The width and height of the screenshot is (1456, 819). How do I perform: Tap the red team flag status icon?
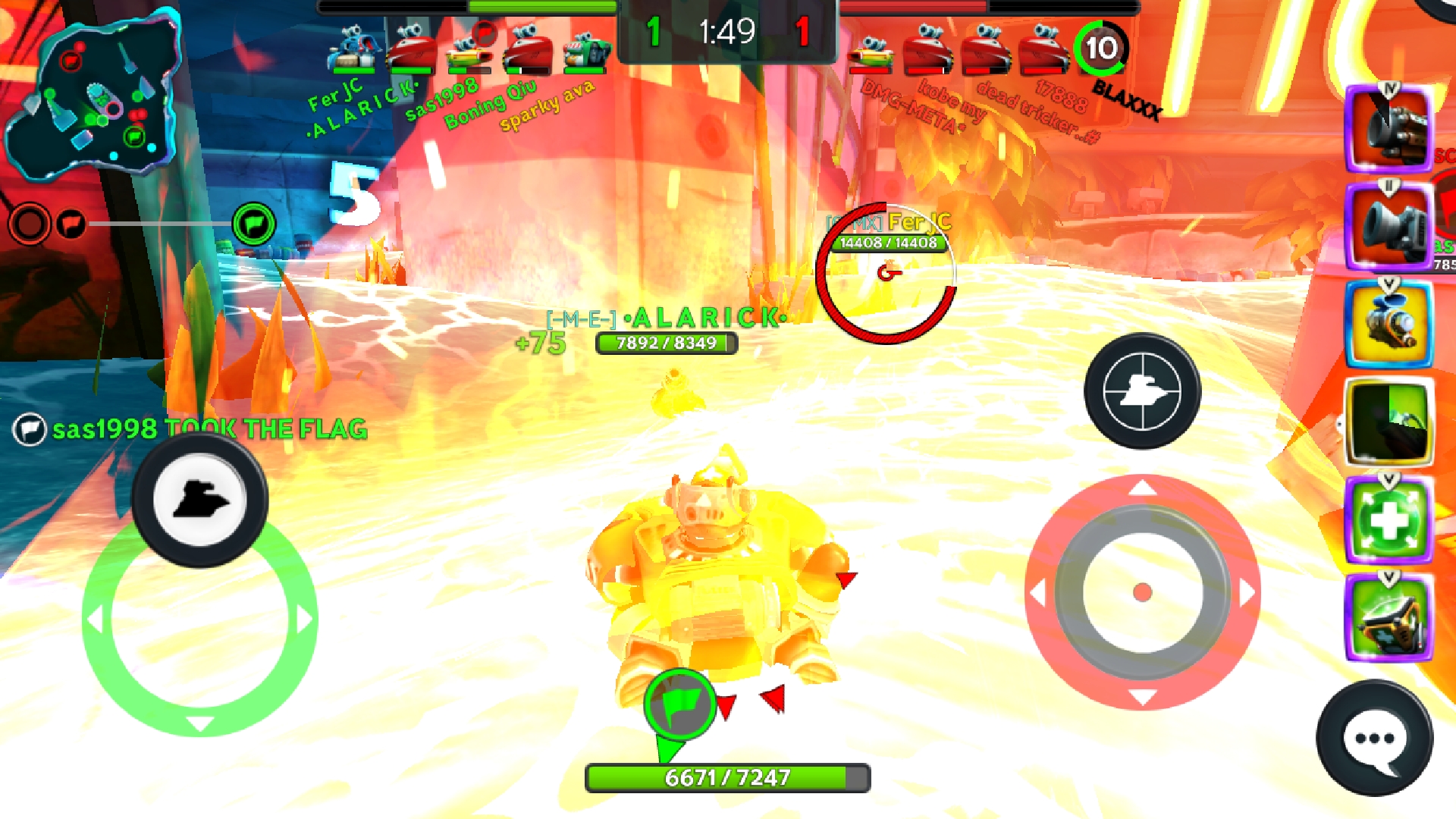[71, 224]
